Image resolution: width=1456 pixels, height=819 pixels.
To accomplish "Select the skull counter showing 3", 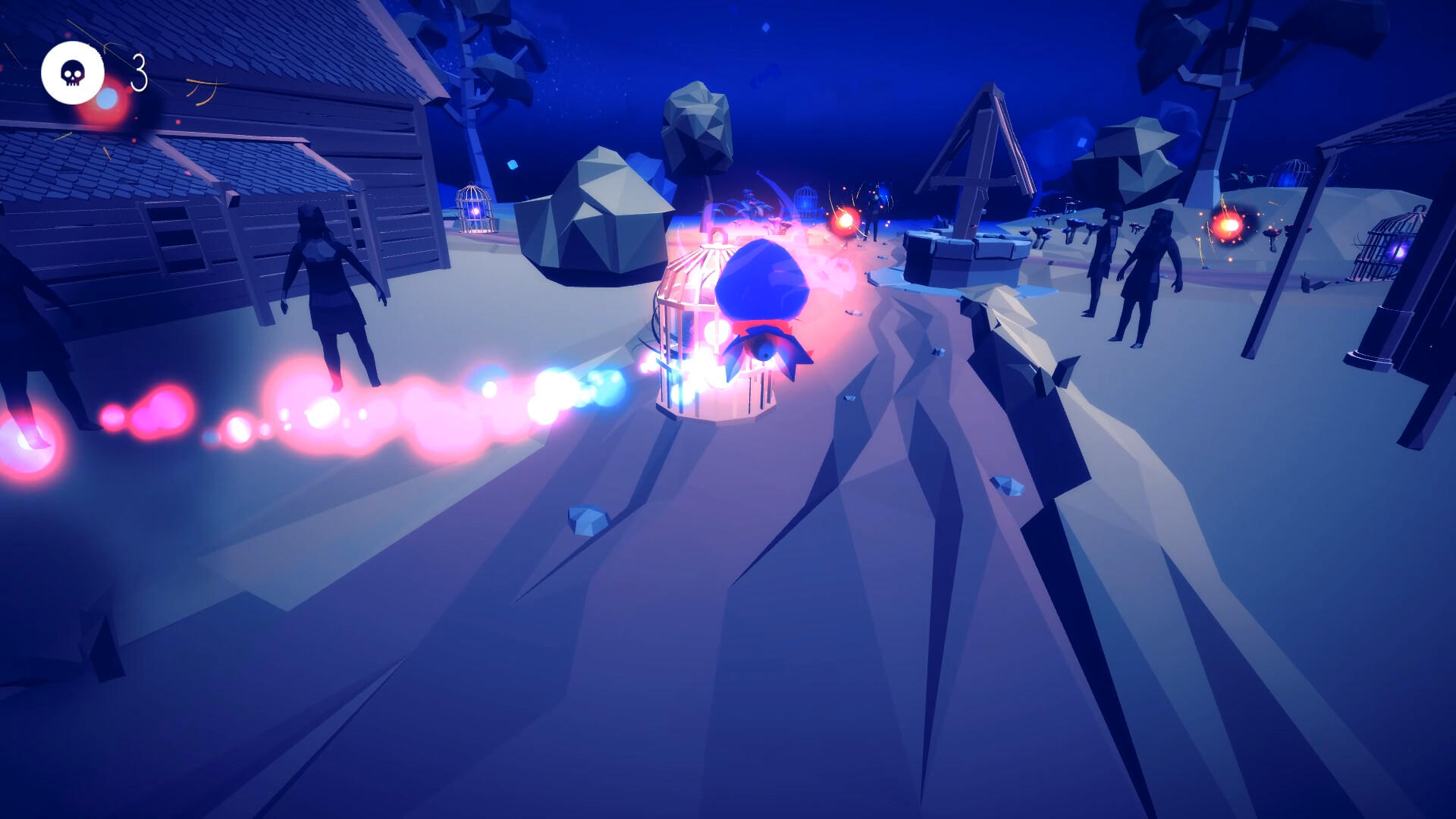I will point(140,72).
